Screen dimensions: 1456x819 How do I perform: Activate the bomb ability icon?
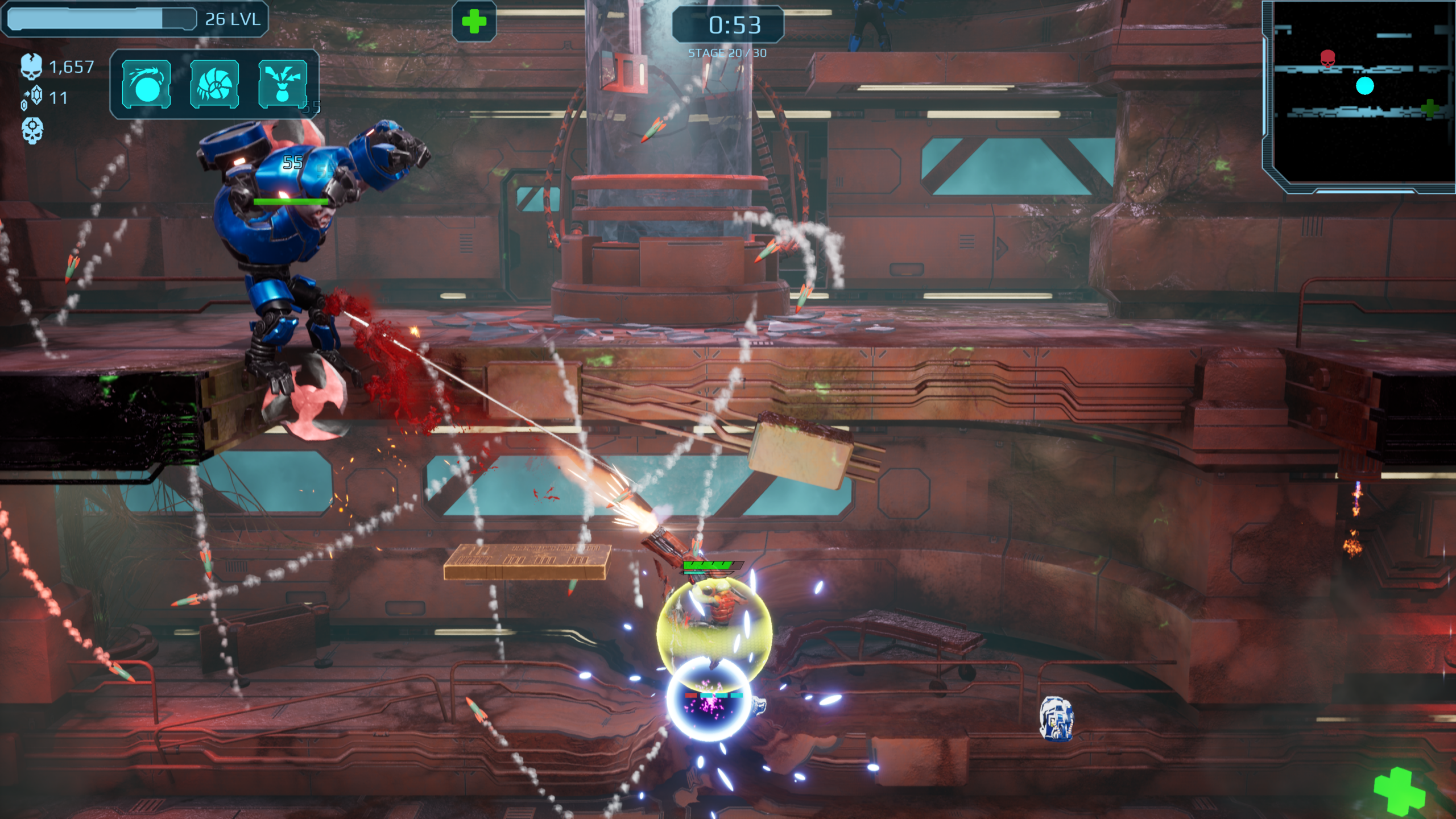click(x=146, y=84)
